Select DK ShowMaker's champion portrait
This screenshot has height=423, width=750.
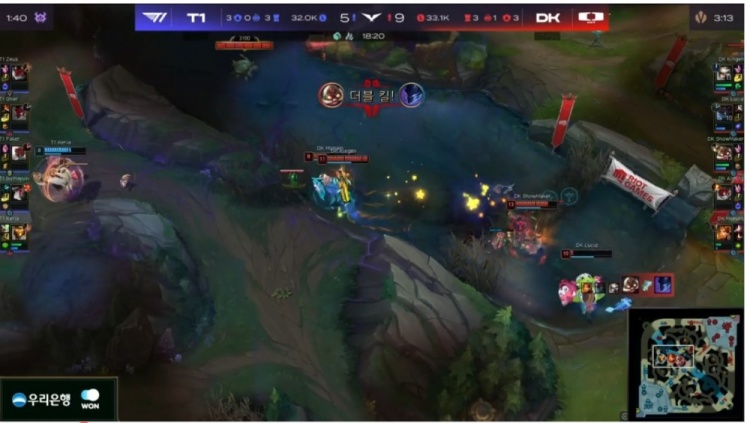(x=723, y=152)
